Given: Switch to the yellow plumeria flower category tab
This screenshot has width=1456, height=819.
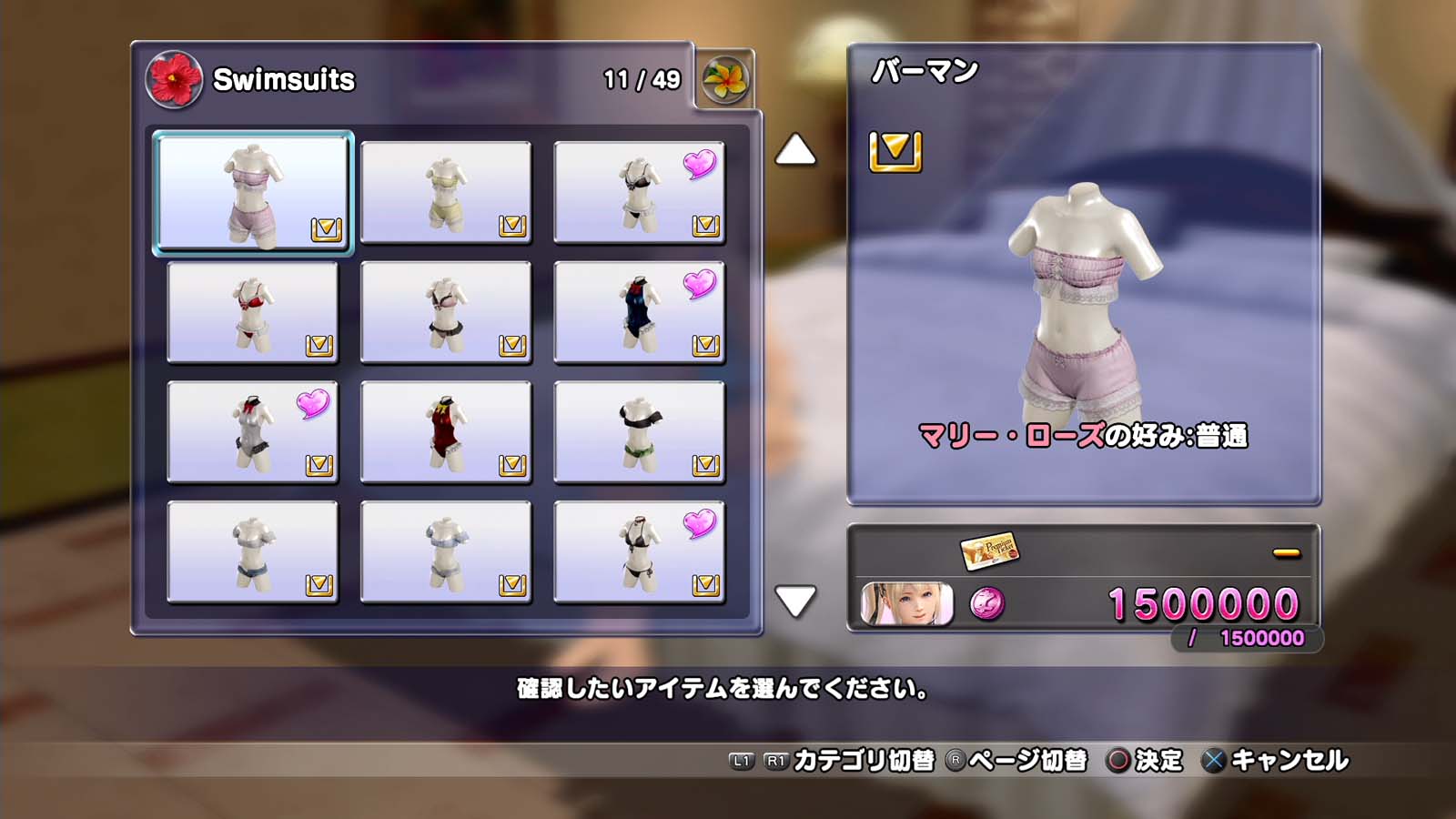Looking at the screenshot, I should [725, 80].
